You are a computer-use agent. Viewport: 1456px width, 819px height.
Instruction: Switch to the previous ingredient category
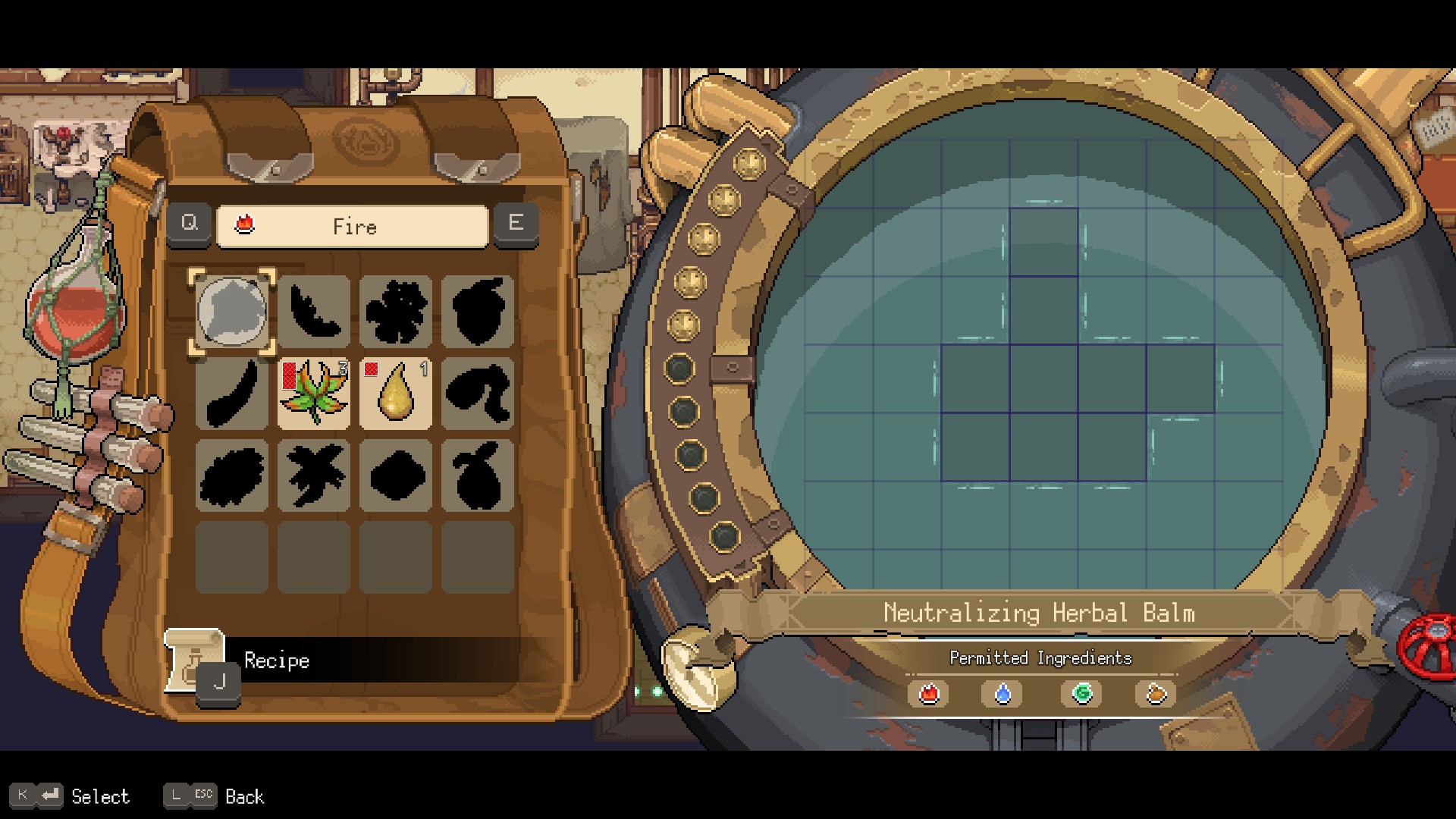[x=189, y=223]
